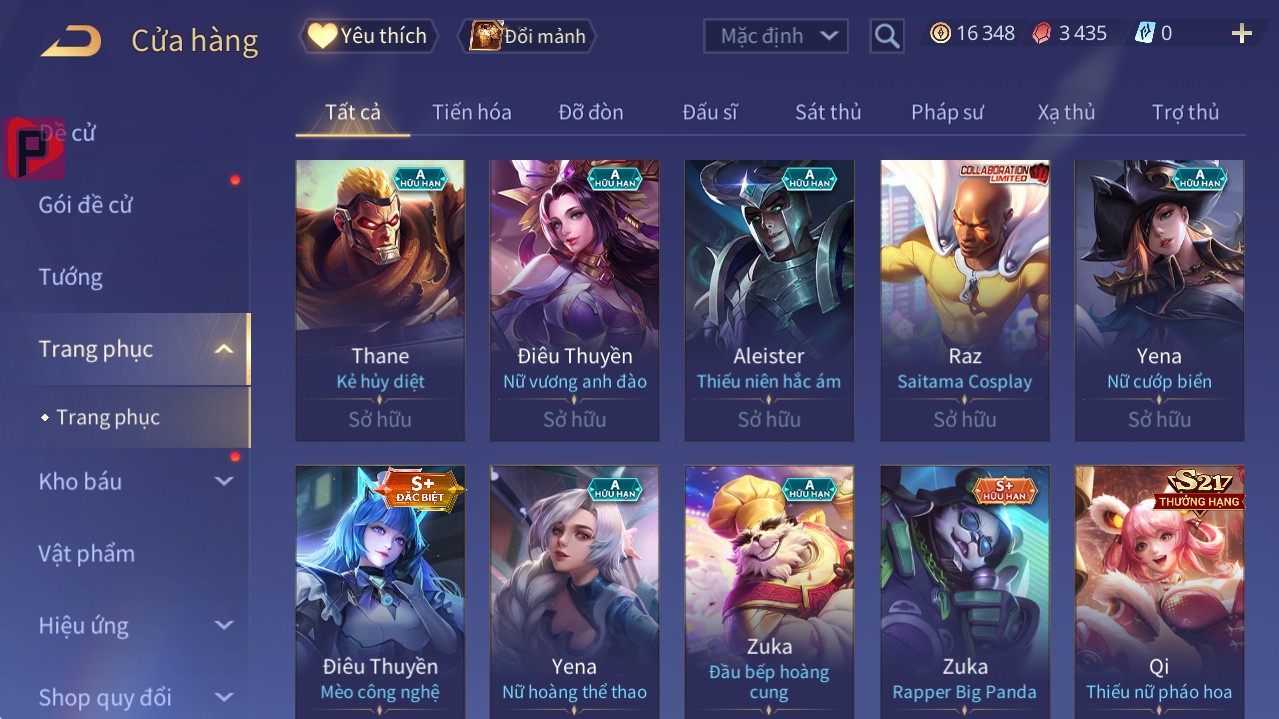Switch to the Tiến hóa tab
1279x719 pixels.
pyautogui.click(x=471, y=112)
